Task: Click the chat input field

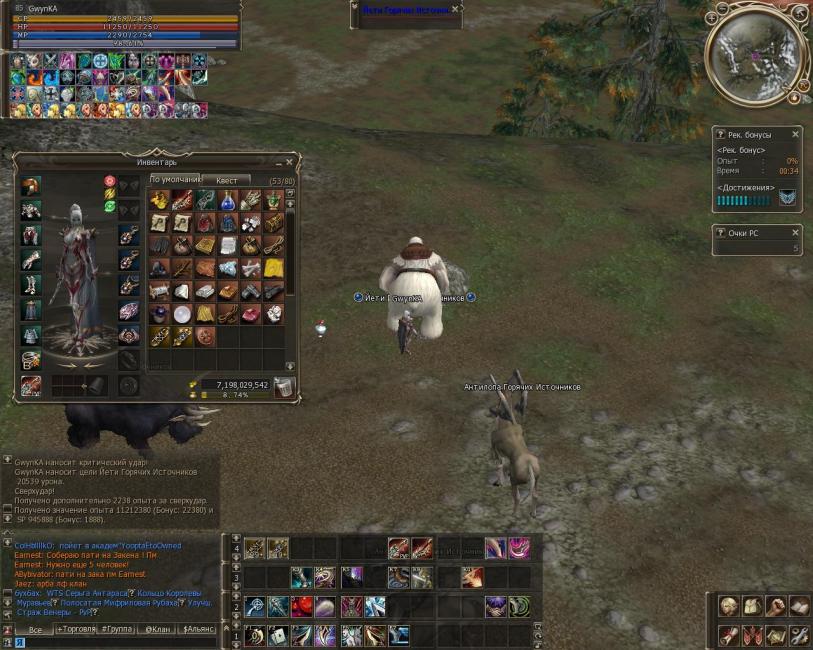Action: tap(120, 642)
